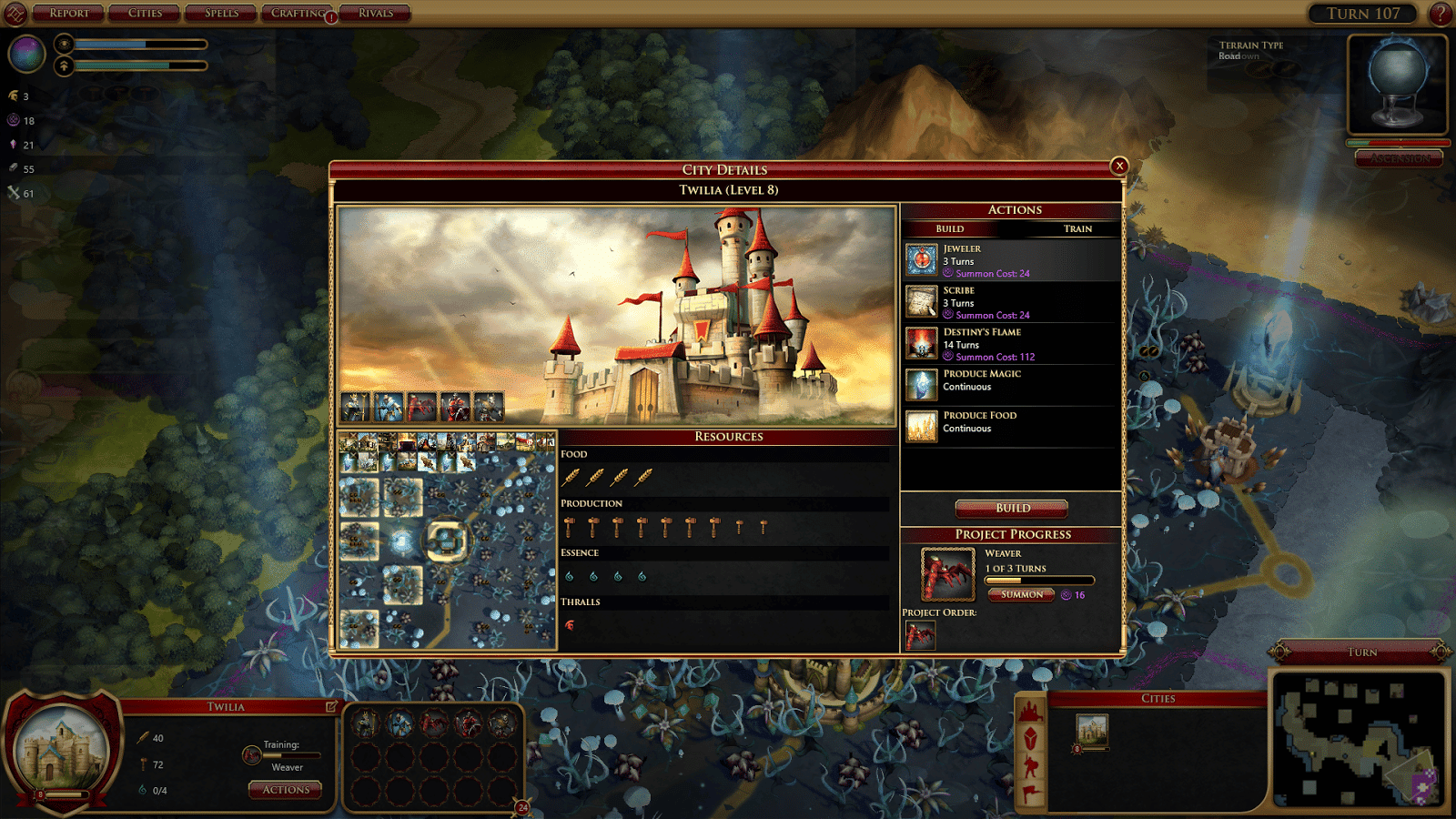The image size is (1456, 819).
Task: Click the minimap
Action: pos(1358,739)
